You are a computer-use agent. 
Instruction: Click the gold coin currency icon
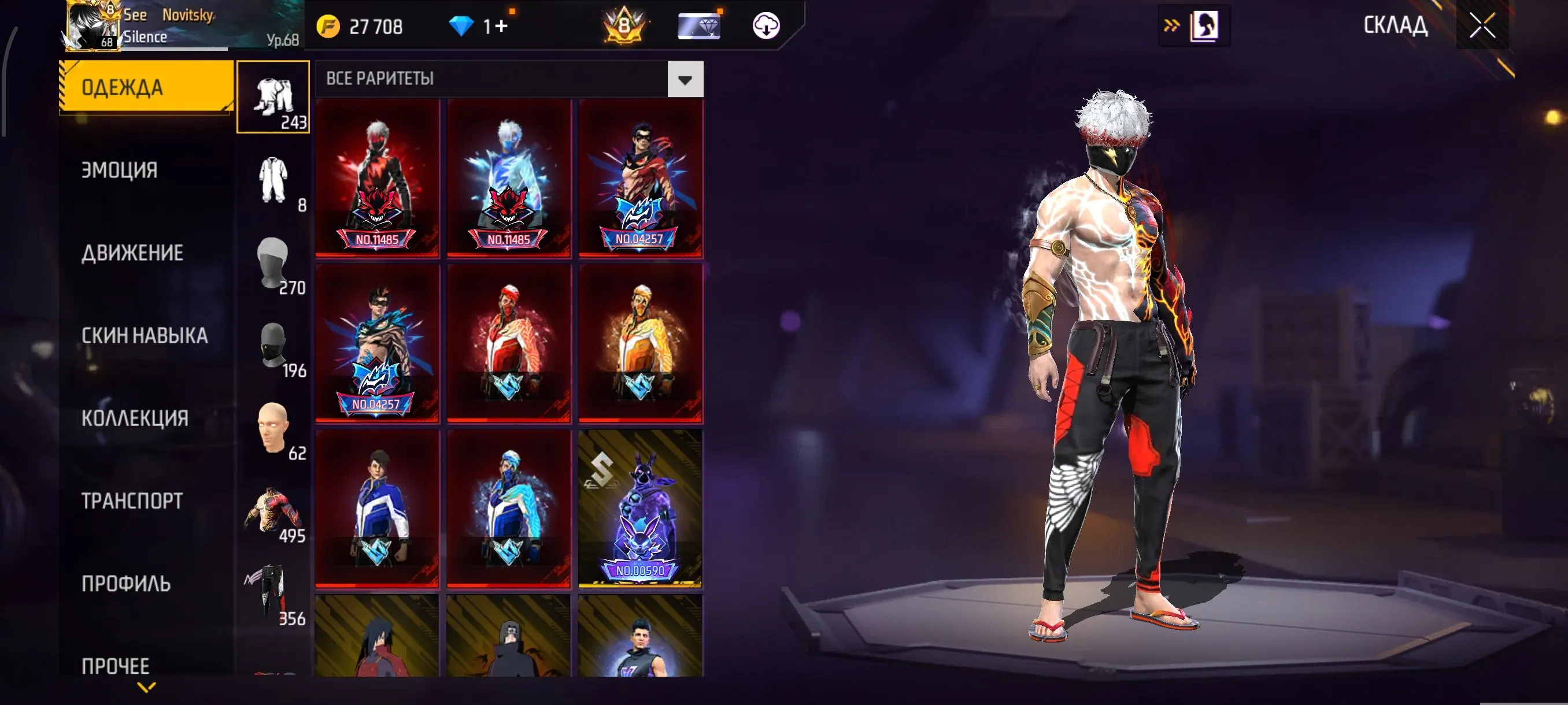330,25
